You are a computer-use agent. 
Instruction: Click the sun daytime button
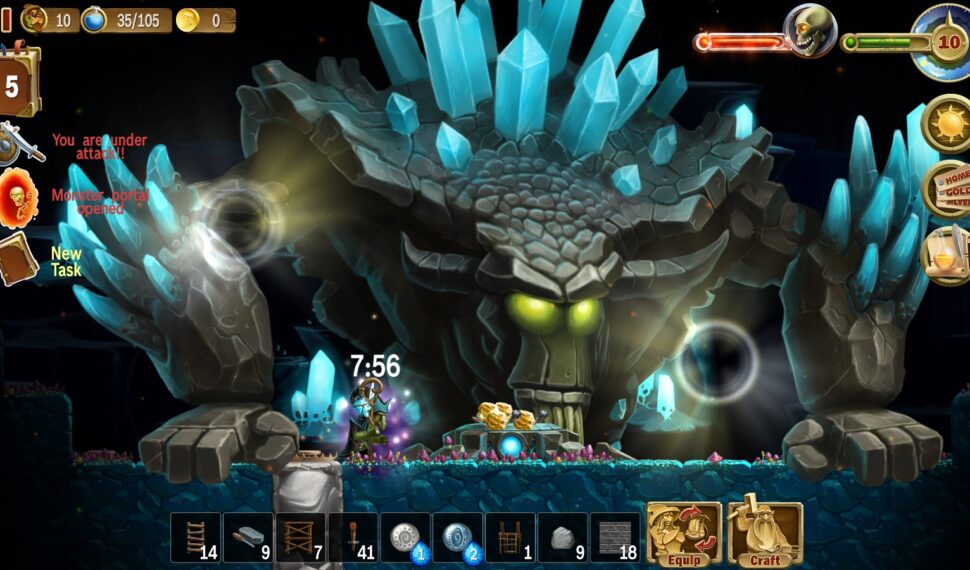945,124
